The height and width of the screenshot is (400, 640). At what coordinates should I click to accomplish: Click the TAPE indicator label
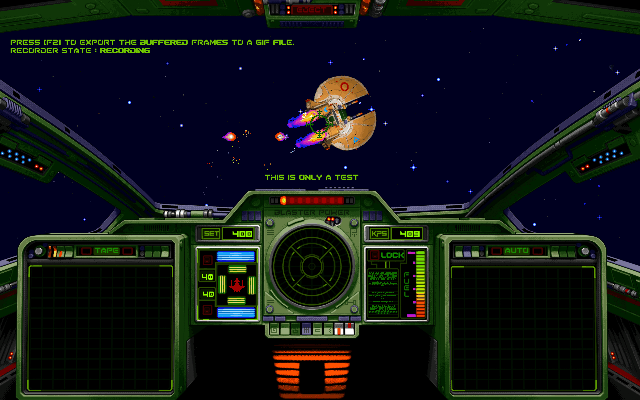coord(105,250)
